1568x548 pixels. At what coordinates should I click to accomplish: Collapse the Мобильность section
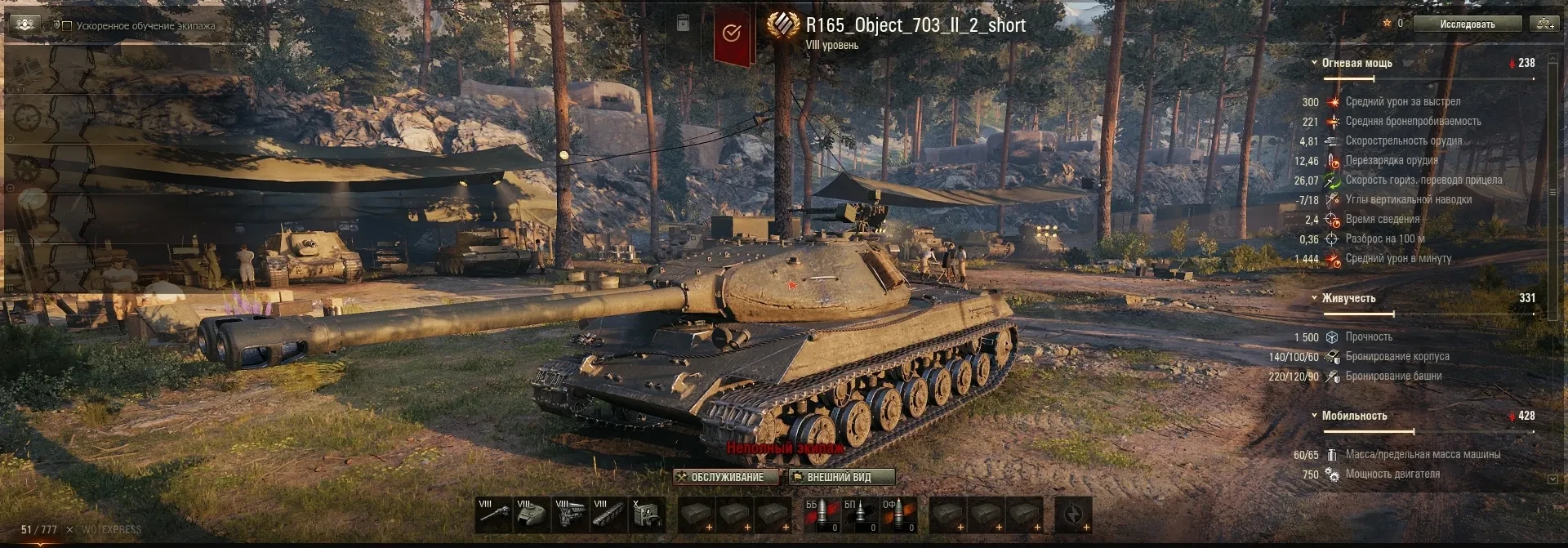coord(1314,416)
